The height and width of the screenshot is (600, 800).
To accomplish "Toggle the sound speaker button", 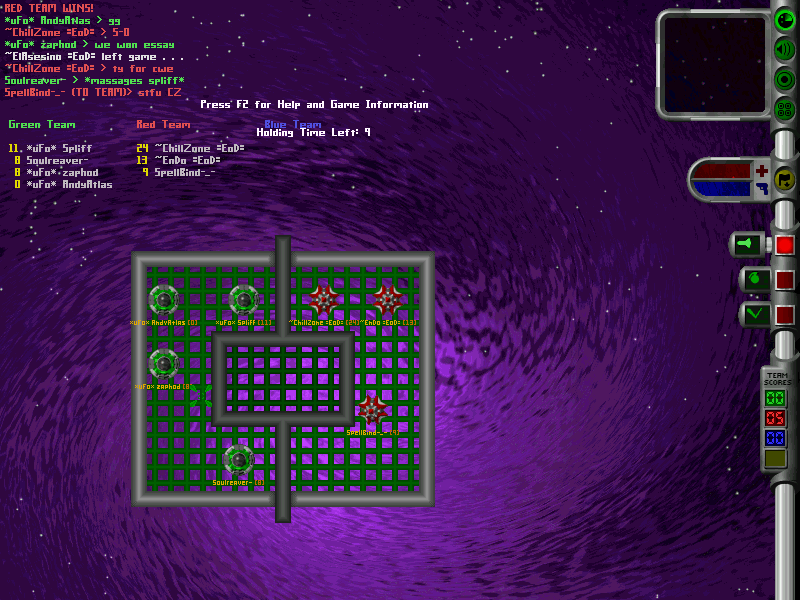I will 785,48.
